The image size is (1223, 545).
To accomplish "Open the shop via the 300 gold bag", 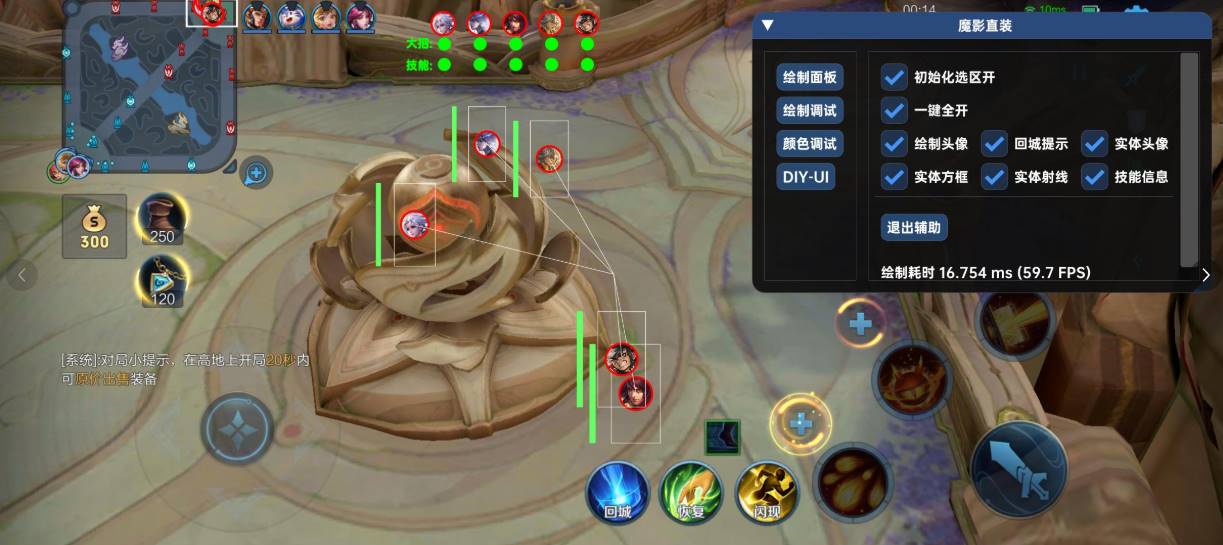I will [x=94, y=225].
